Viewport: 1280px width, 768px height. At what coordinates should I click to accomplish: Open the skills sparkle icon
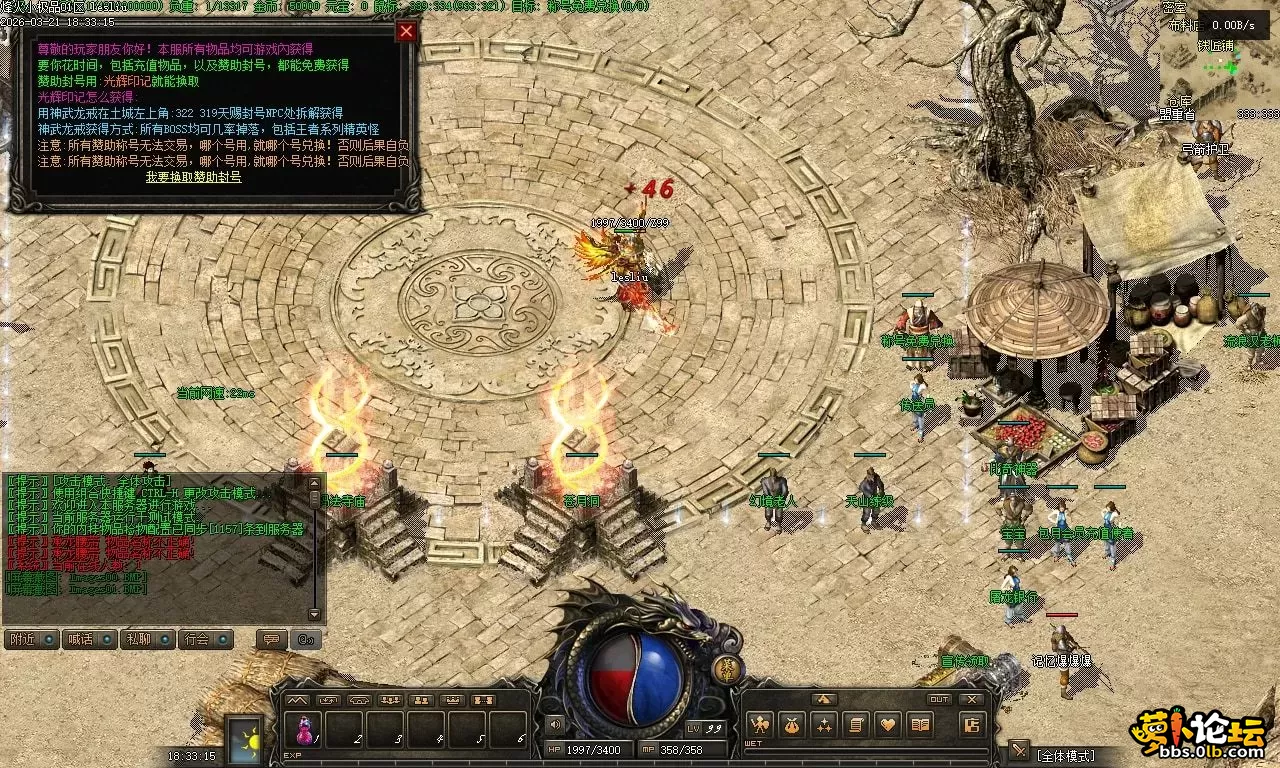coord(823,725)
